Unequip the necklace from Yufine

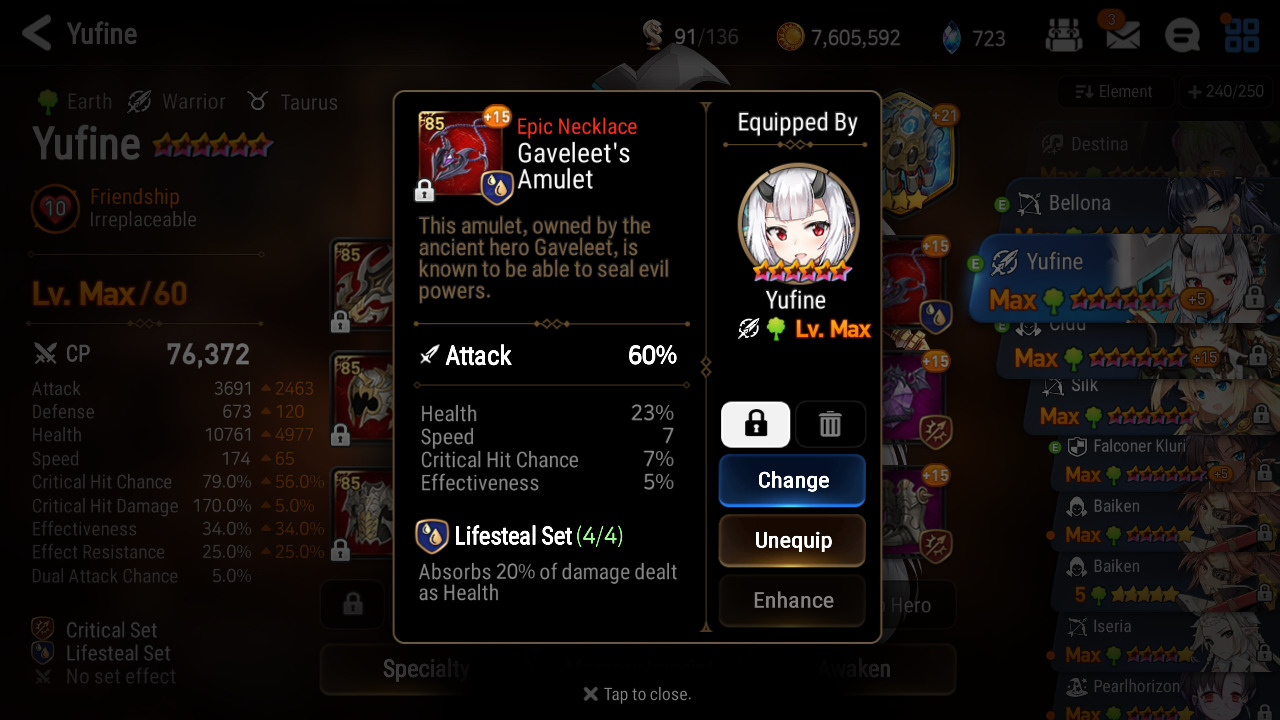[x=792, y=541]
